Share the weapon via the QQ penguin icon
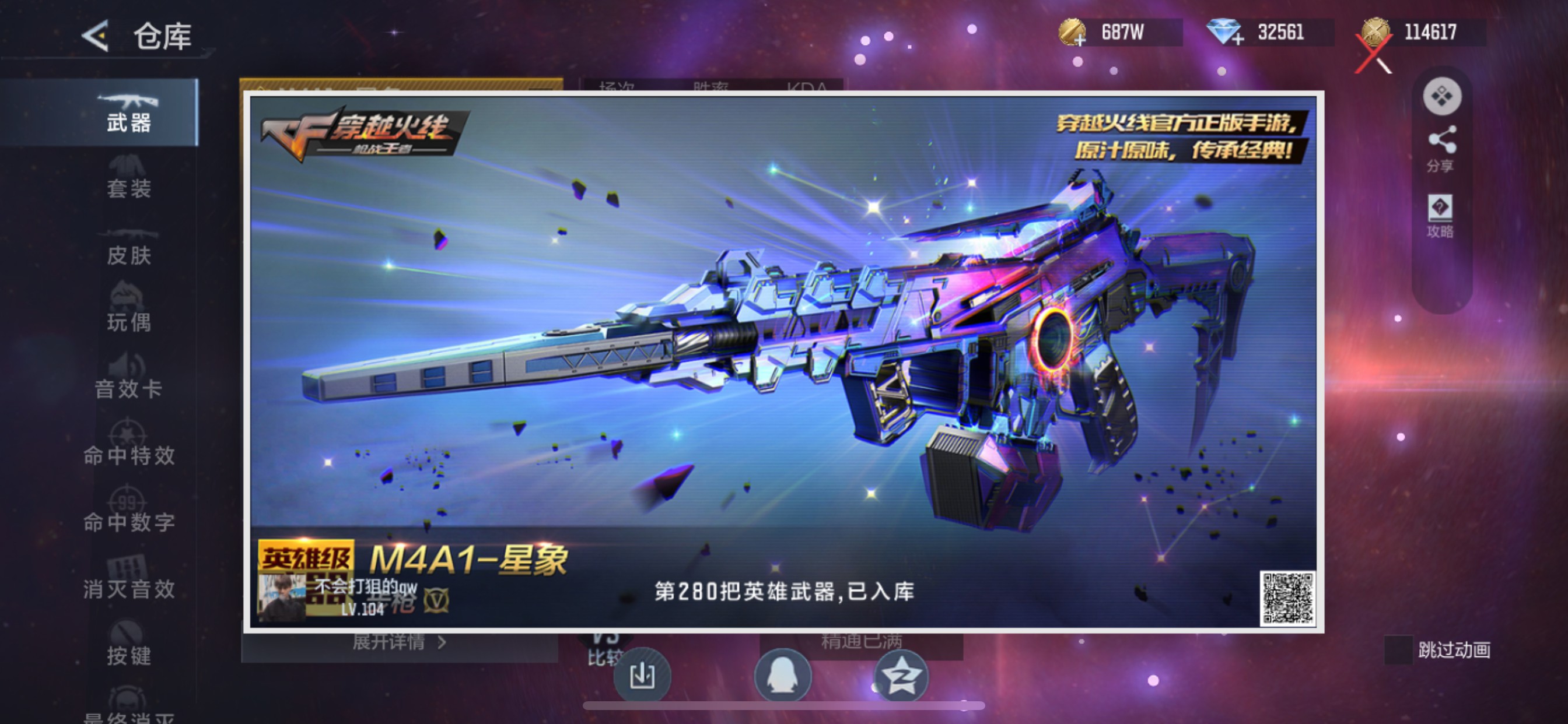Screen dimensions: 1568x724 (x=784, y=677)
